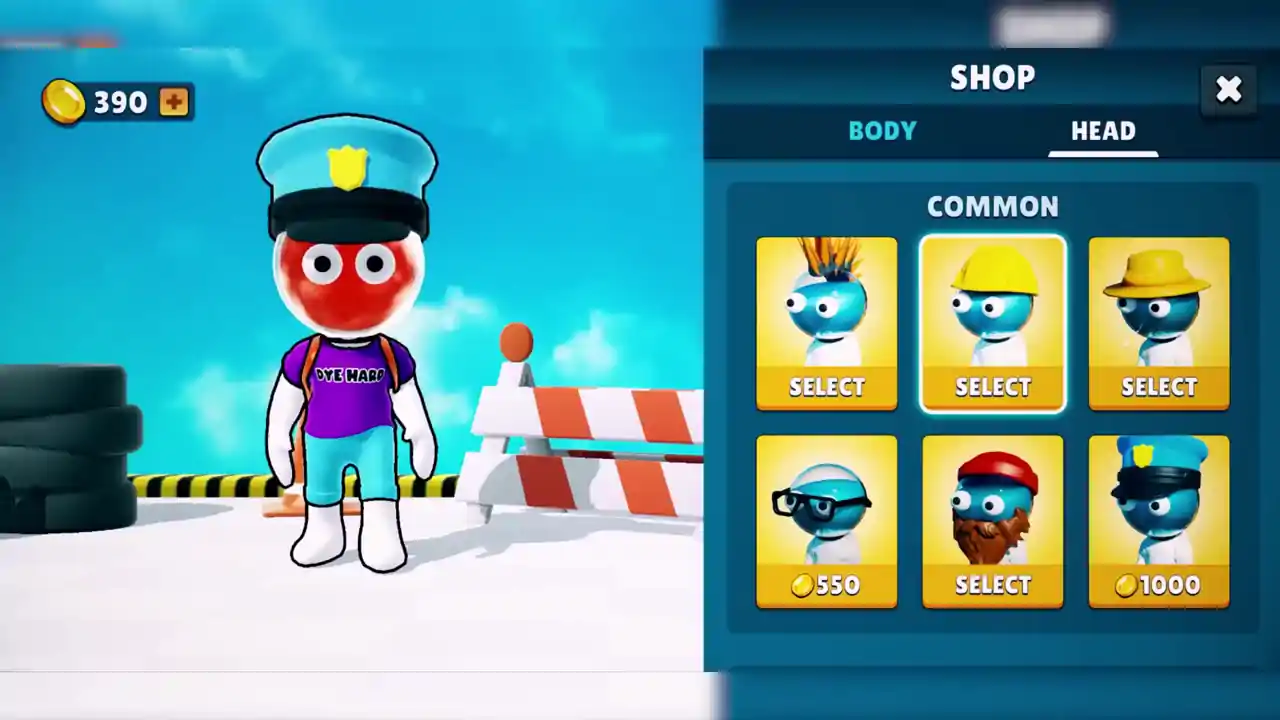Open the Head tab
The width and height of the screenshot is (1280, 720).
point(1103,131)
